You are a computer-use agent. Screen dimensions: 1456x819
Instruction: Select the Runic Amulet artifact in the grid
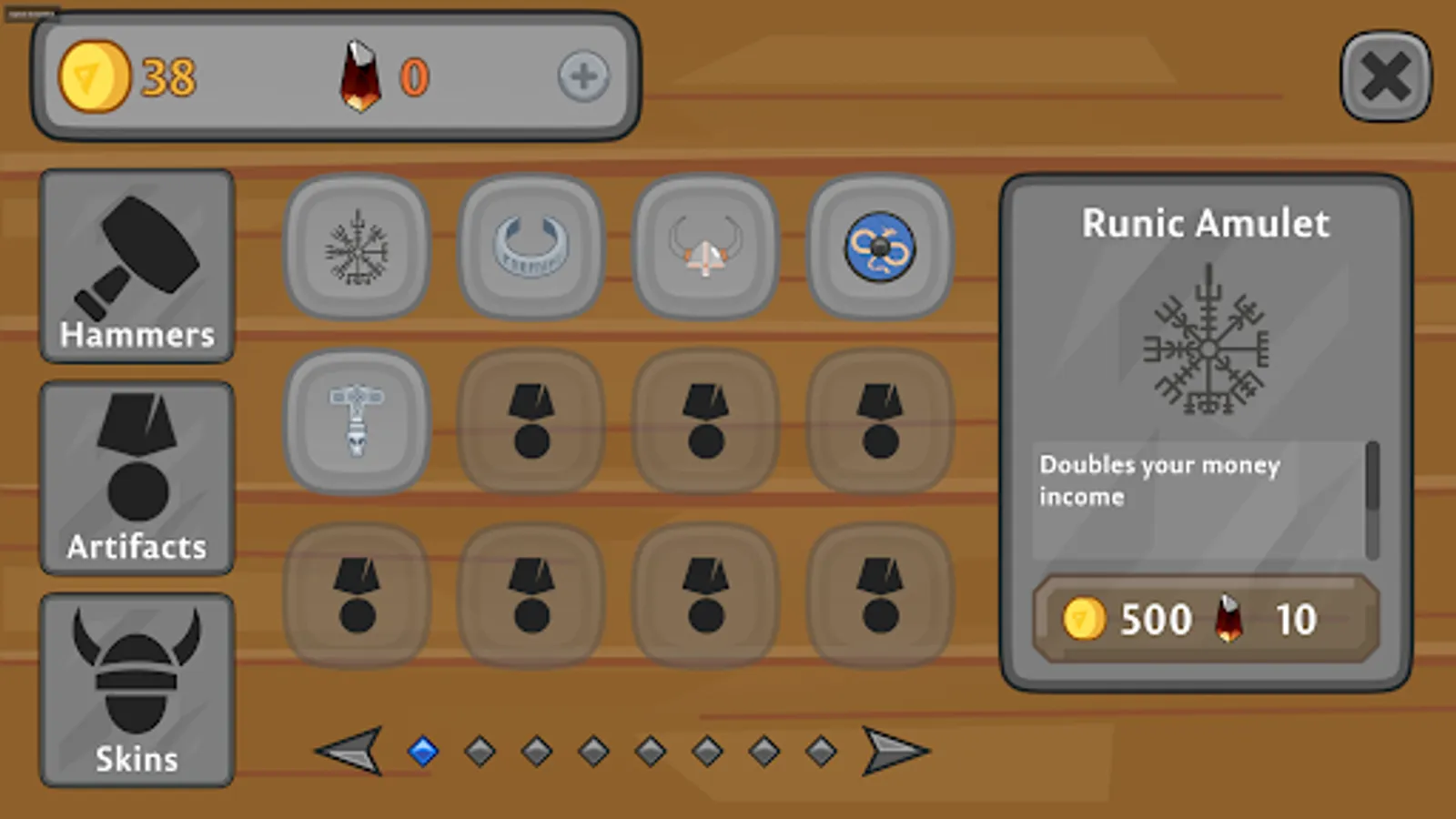coord(356,246)
